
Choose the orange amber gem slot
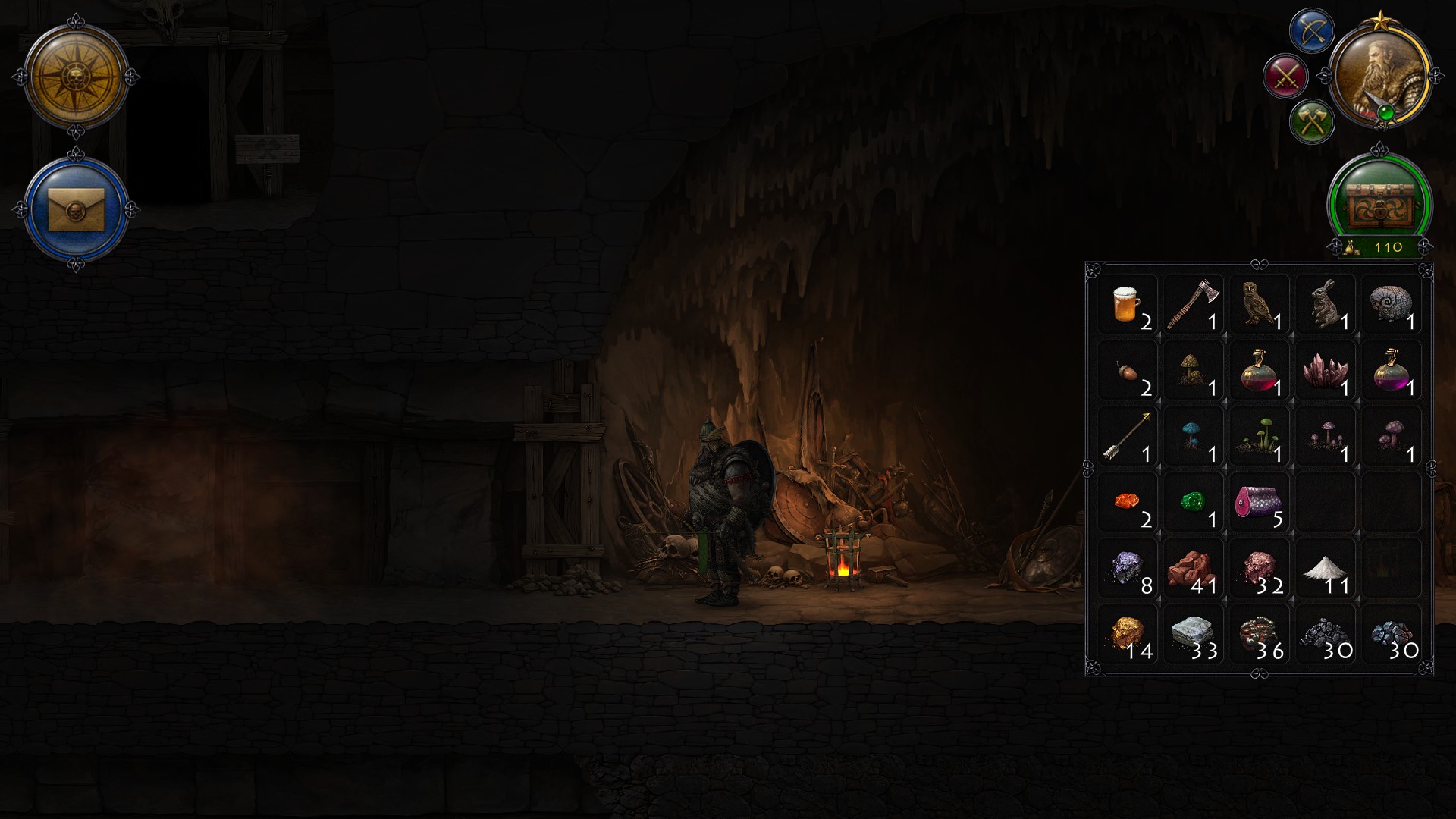pos(1128,503)
